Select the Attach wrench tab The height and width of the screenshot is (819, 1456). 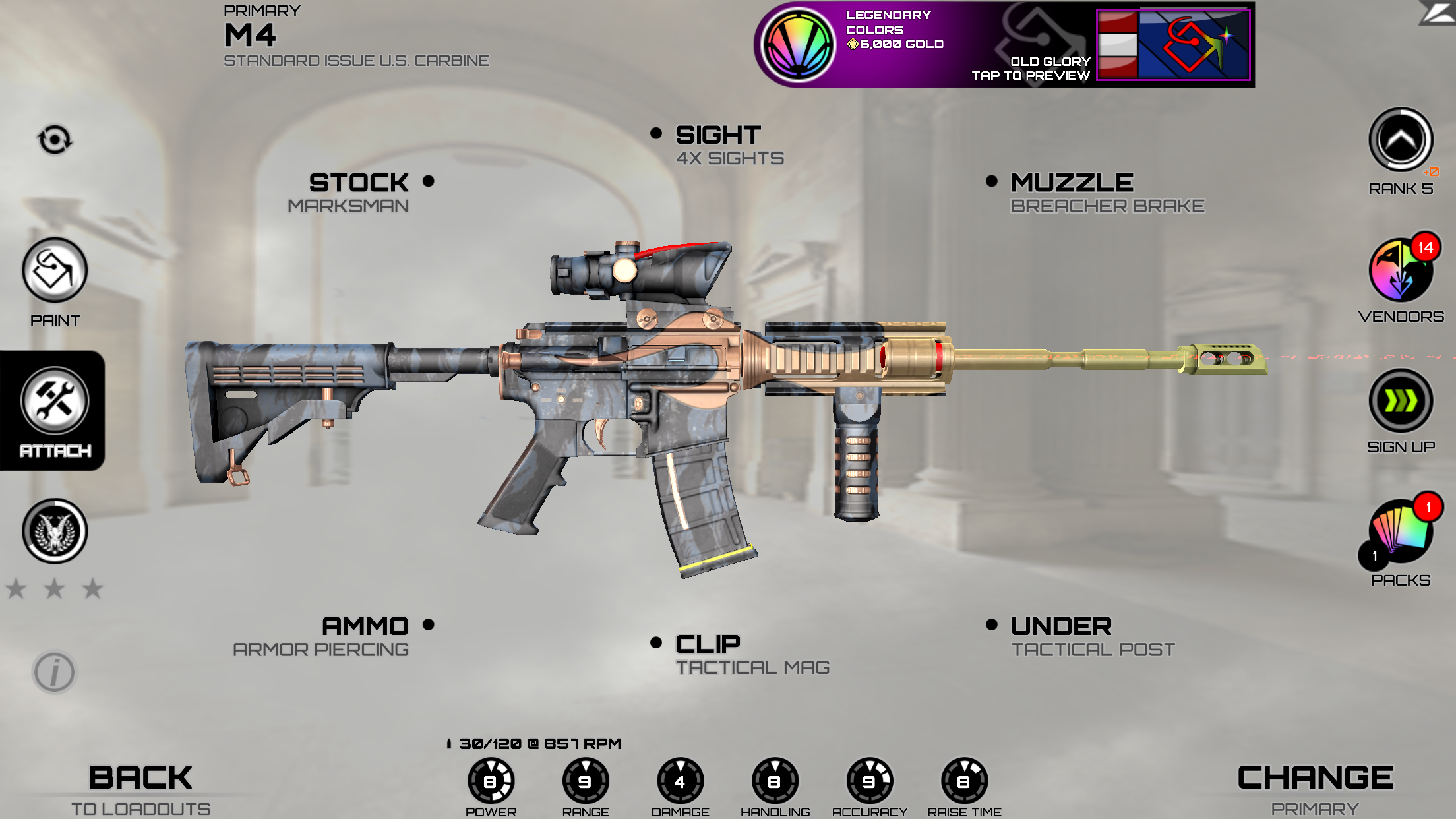pos(55,401)
